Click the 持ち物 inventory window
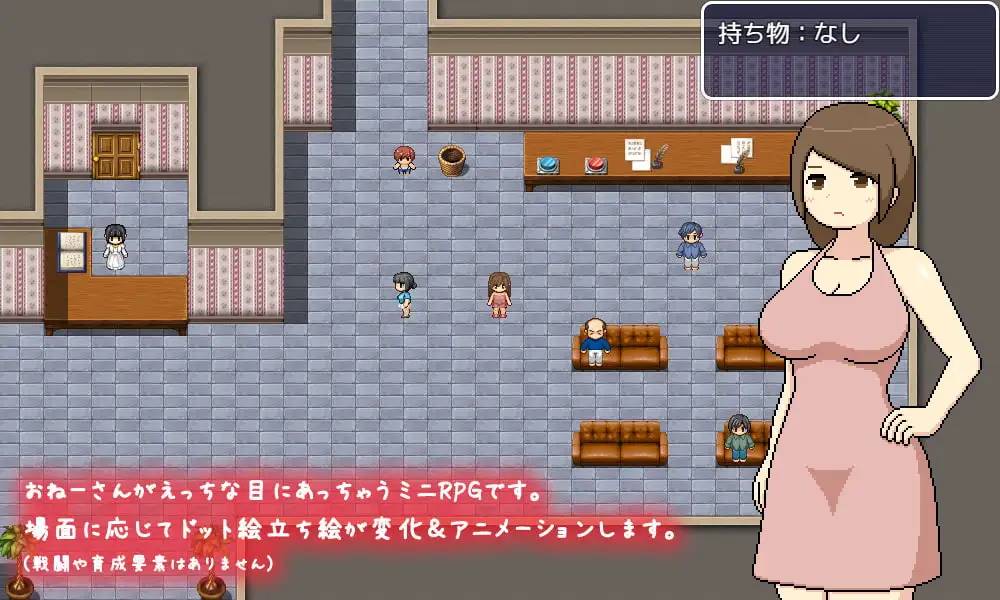Screen dimensions: 1000x600 pyautogui.click(x=850, y=50)
